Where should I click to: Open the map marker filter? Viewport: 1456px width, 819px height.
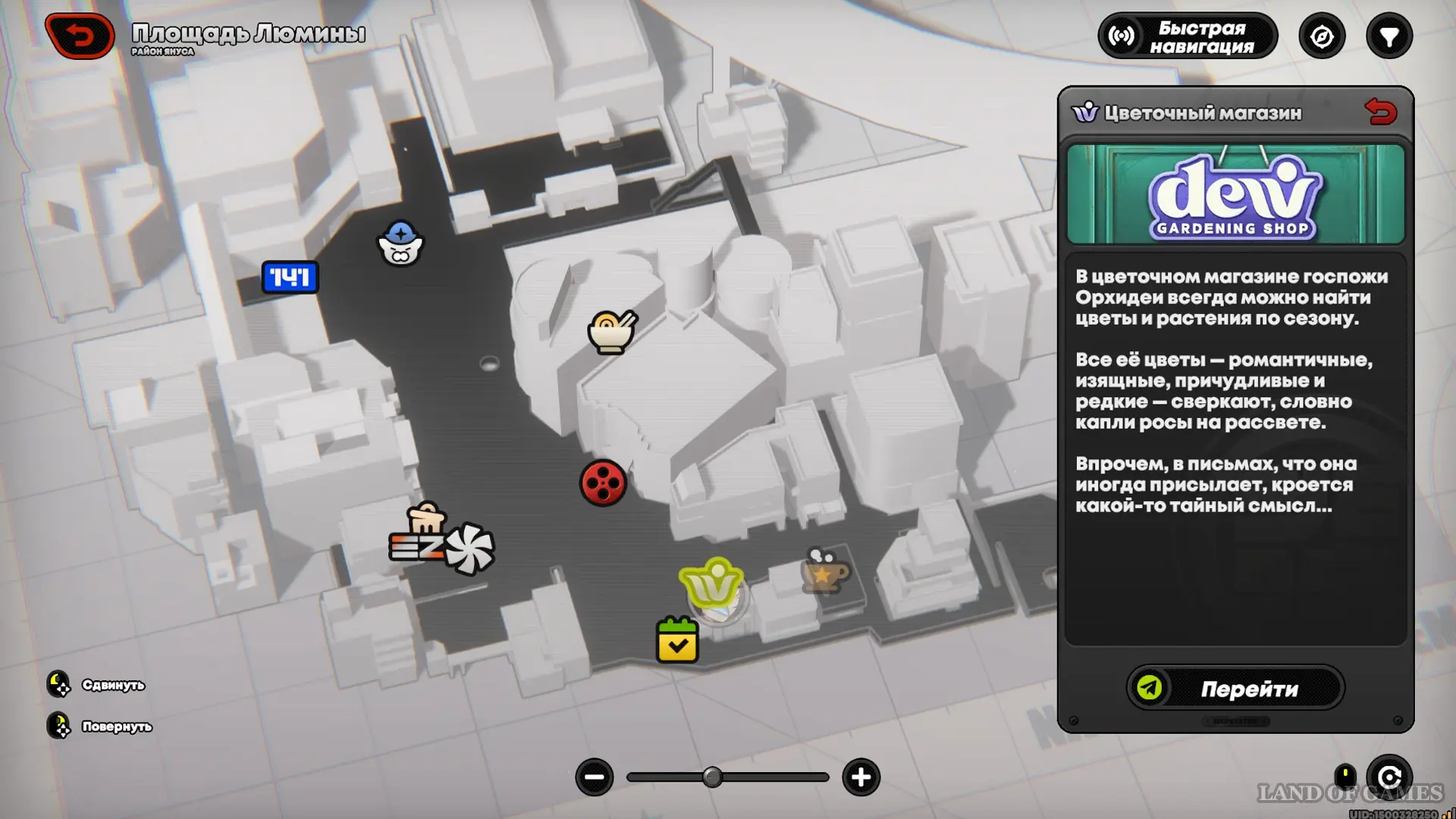tap(1389, 36)
